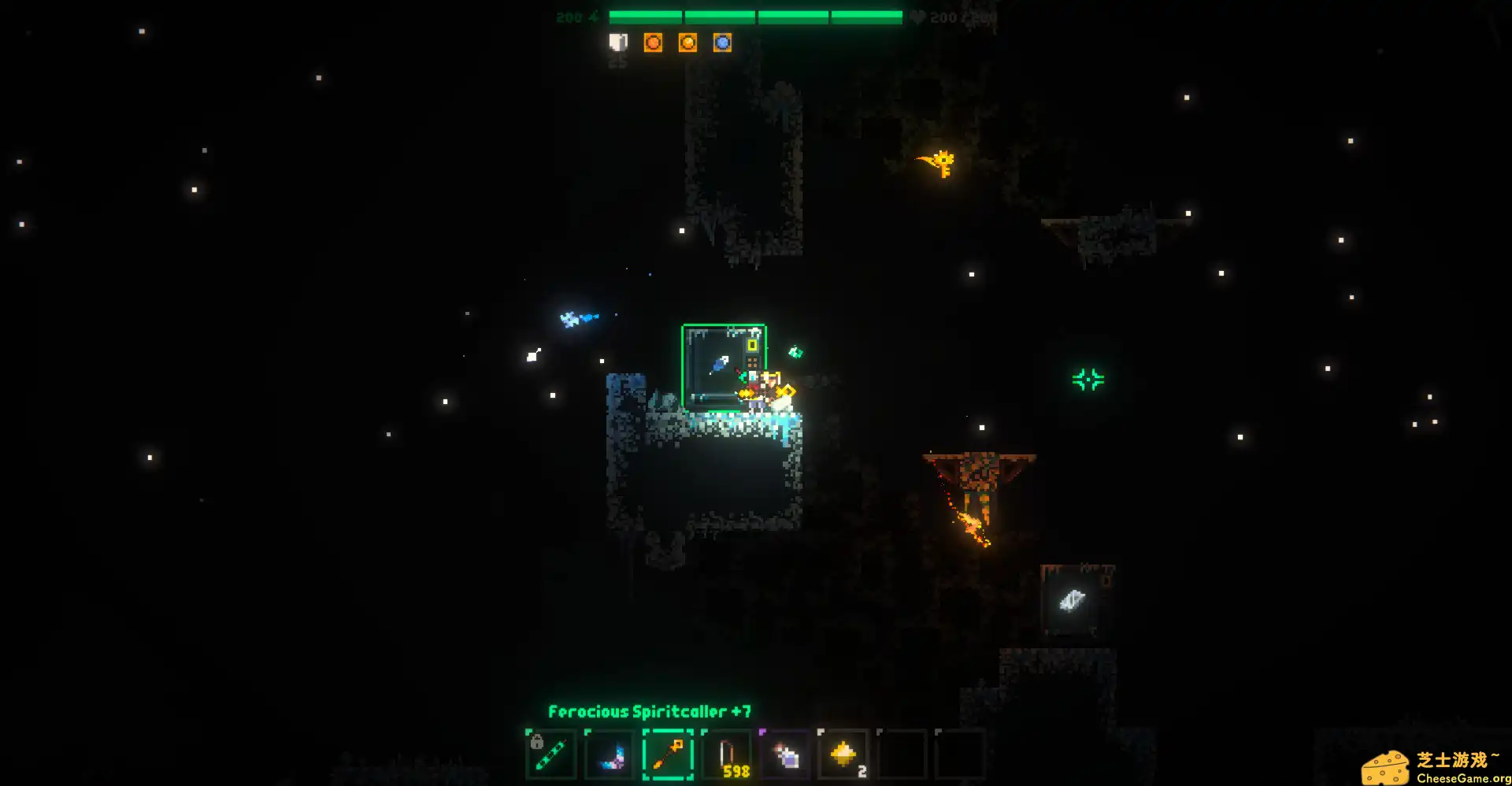Open the CheeseGame.org watermark link
This screenshot has height=786, width=1512.
tap(1435, 768)
